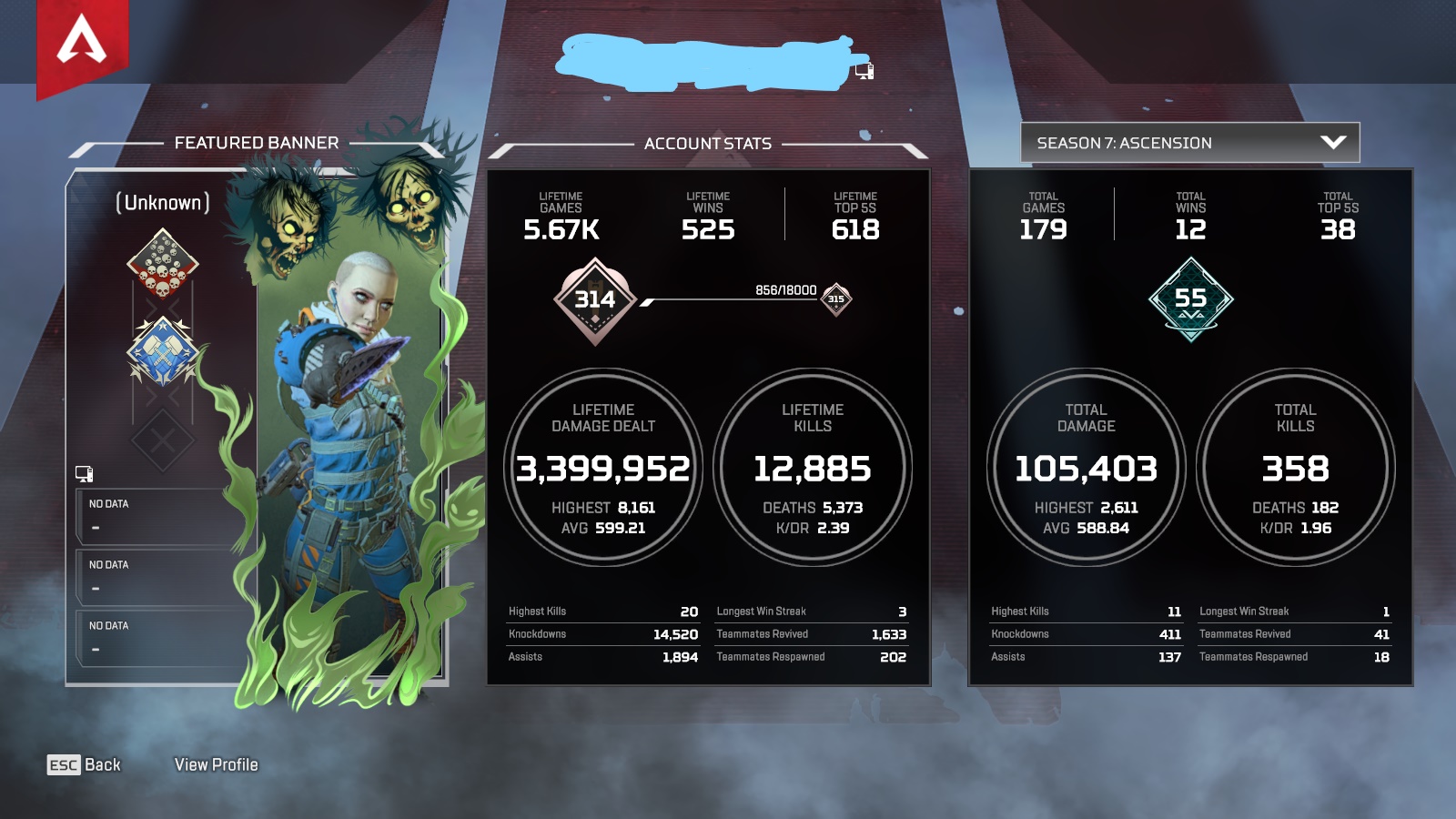Toggle the second NO DATA tracker slot
The width and height of the screenshot is (1456, 819).
point(159,575)
